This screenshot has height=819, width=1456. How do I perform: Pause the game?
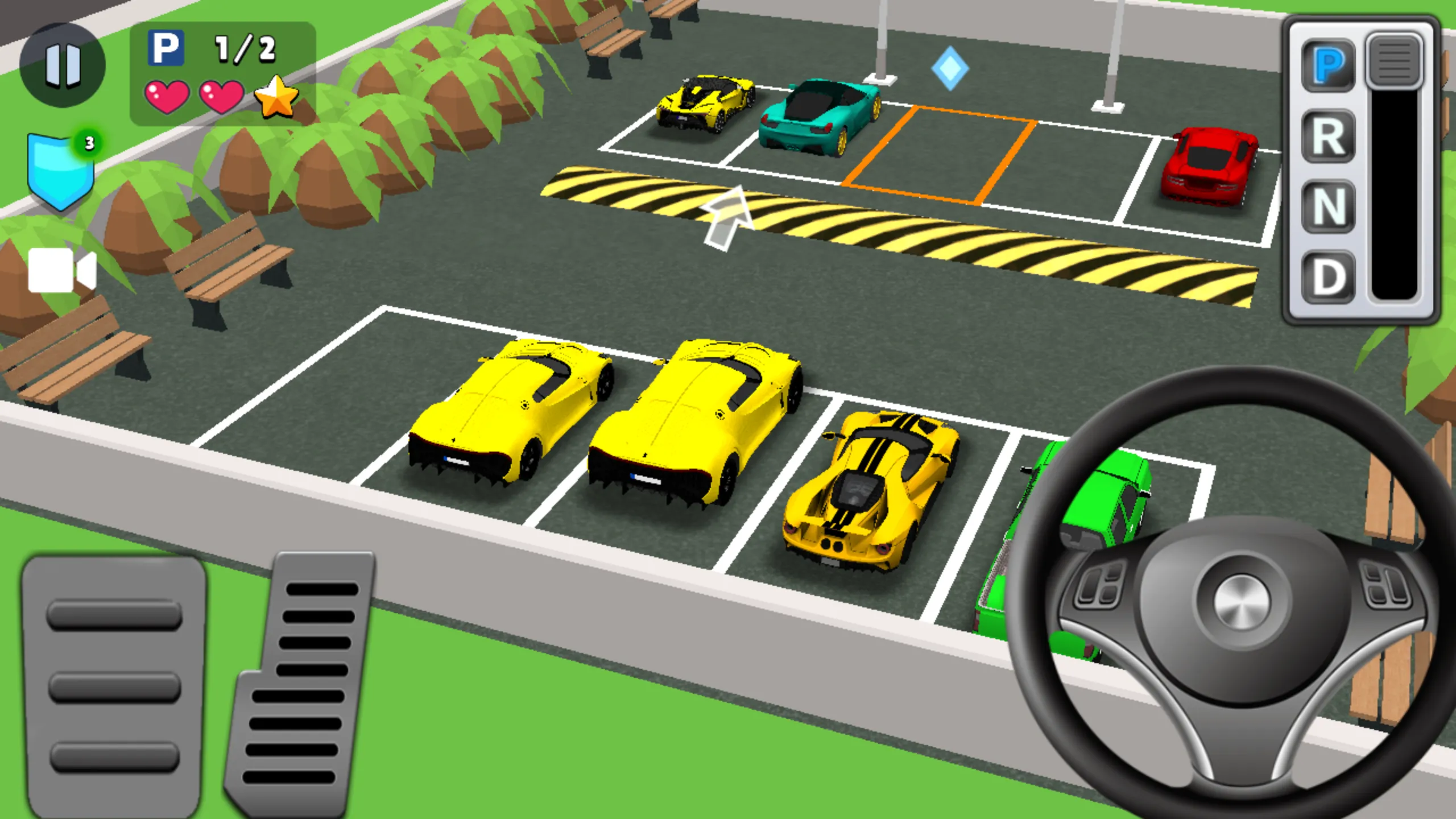[64, 64]
